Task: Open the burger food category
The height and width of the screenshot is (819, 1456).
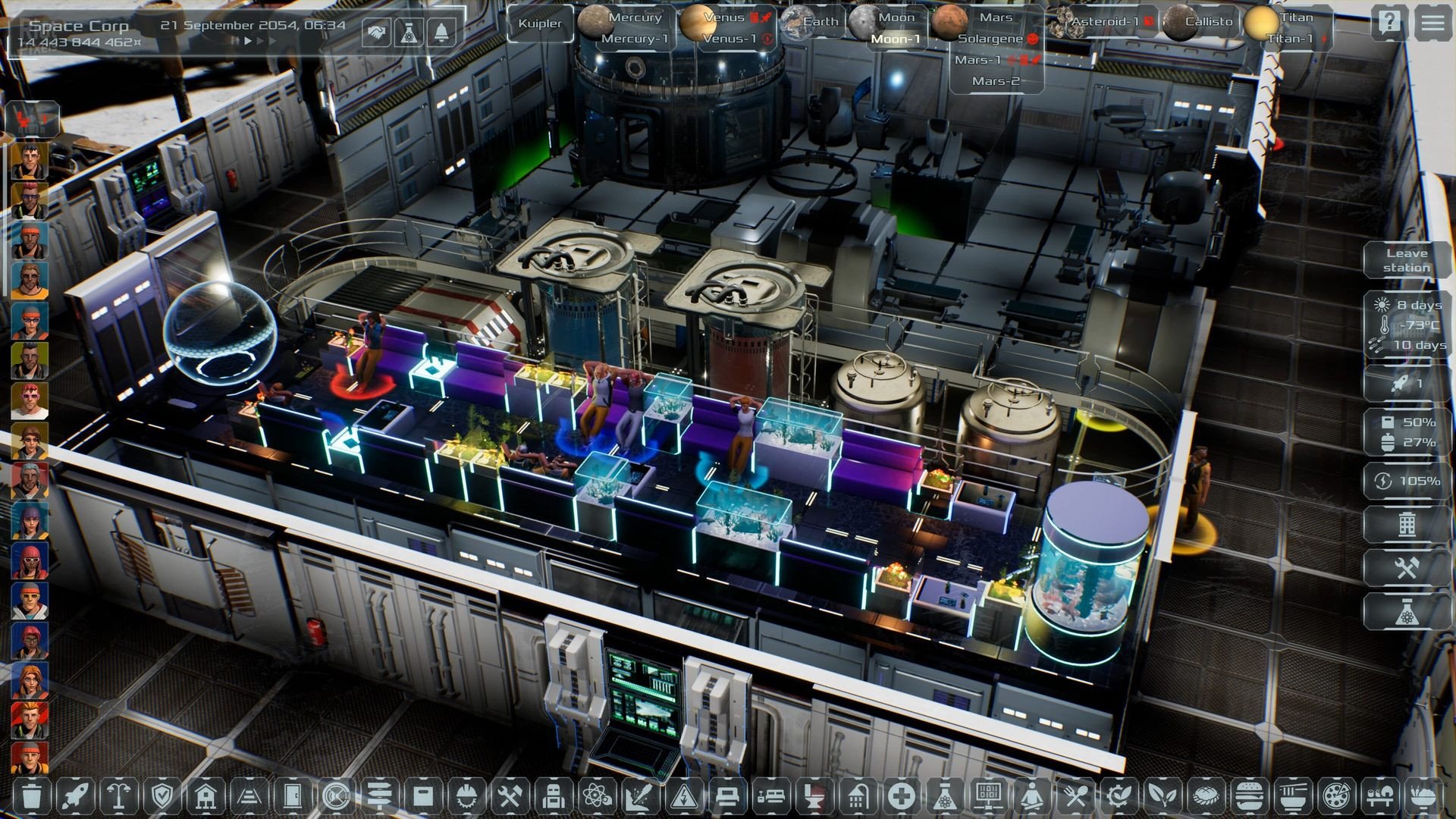Action: (1247, 796)
